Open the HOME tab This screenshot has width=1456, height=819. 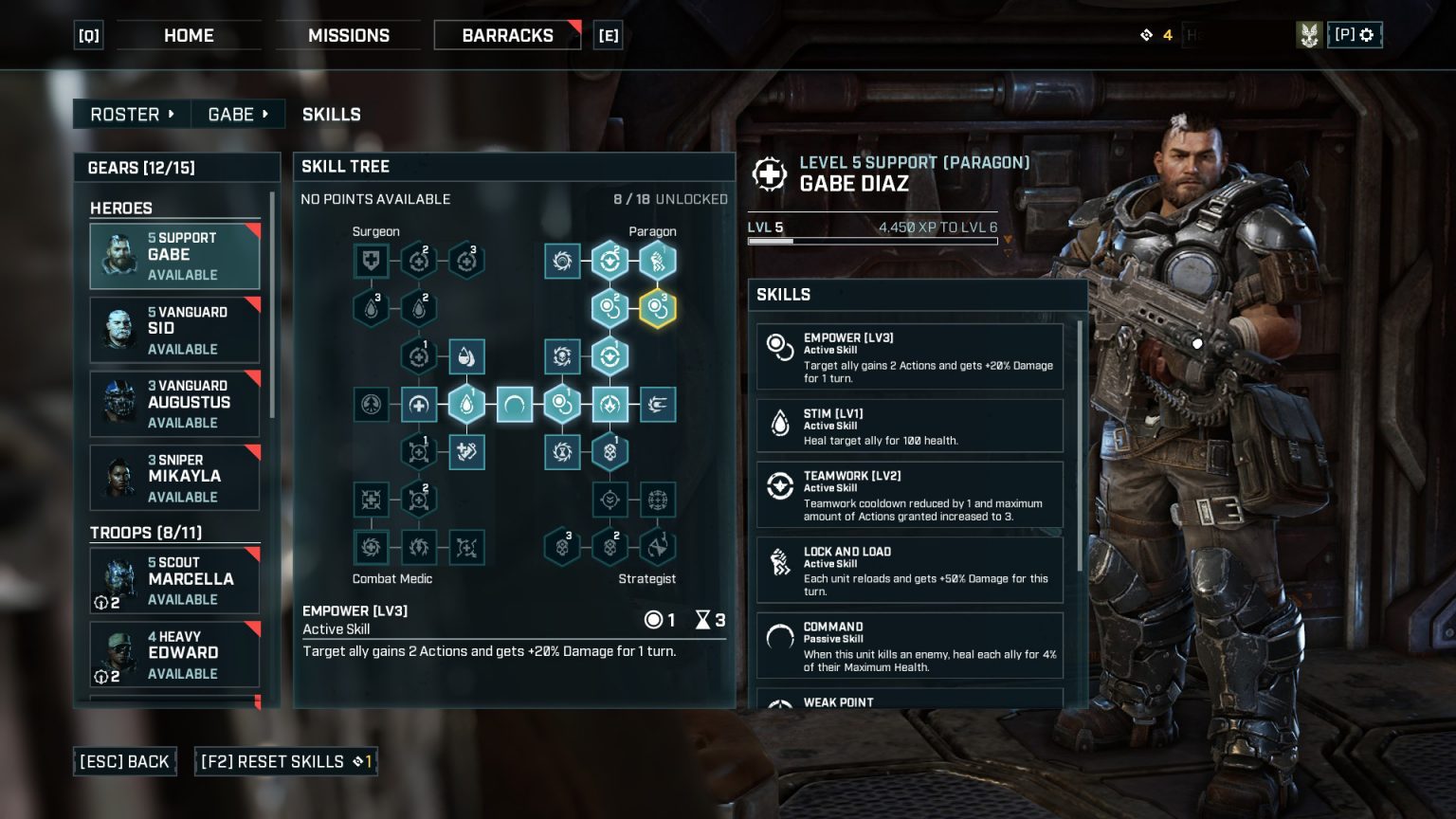[189, 35]
